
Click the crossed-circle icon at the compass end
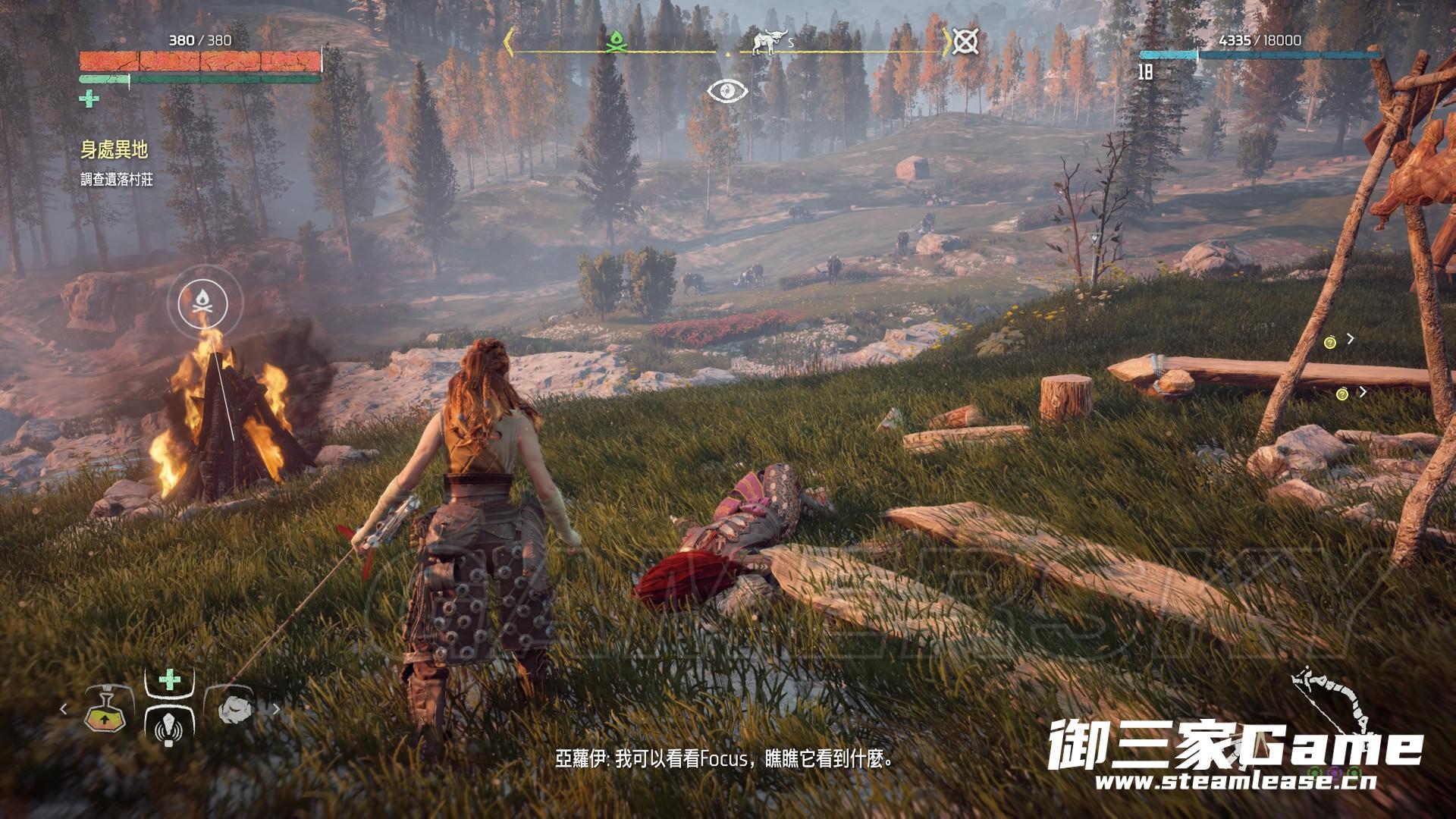965,41
